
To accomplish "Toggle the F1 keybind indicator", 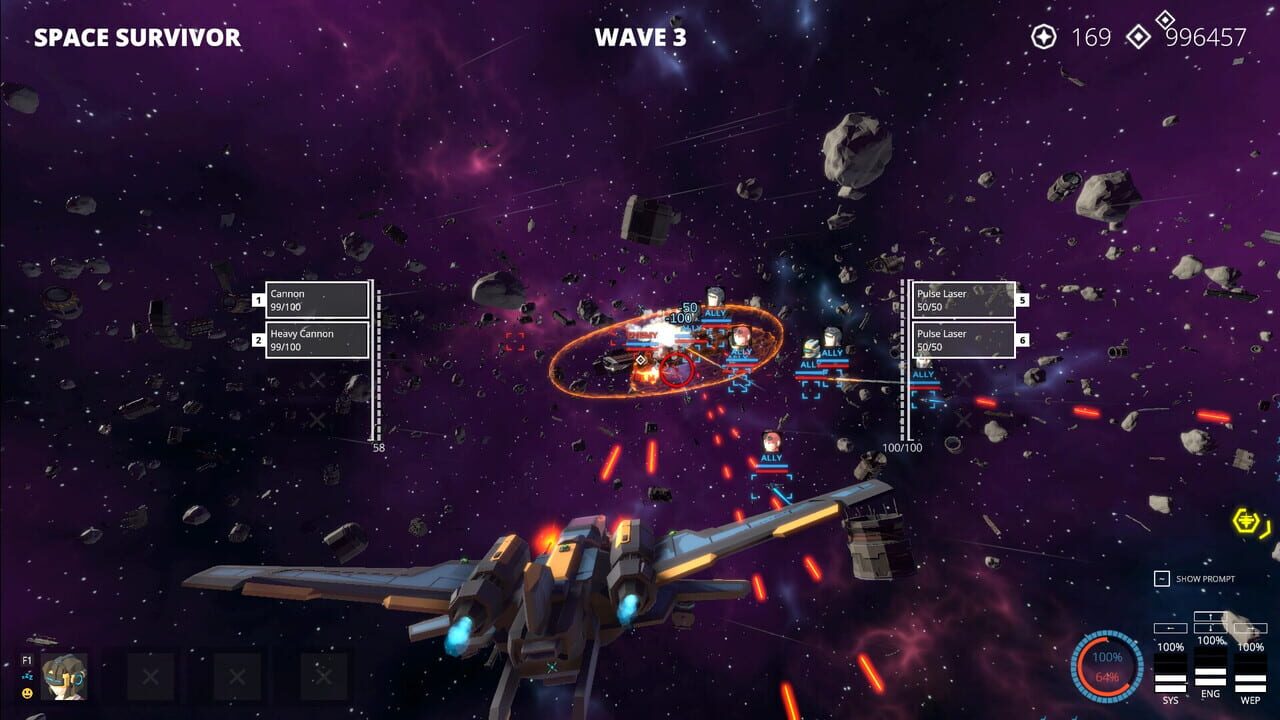I will (x=25, y=659).
